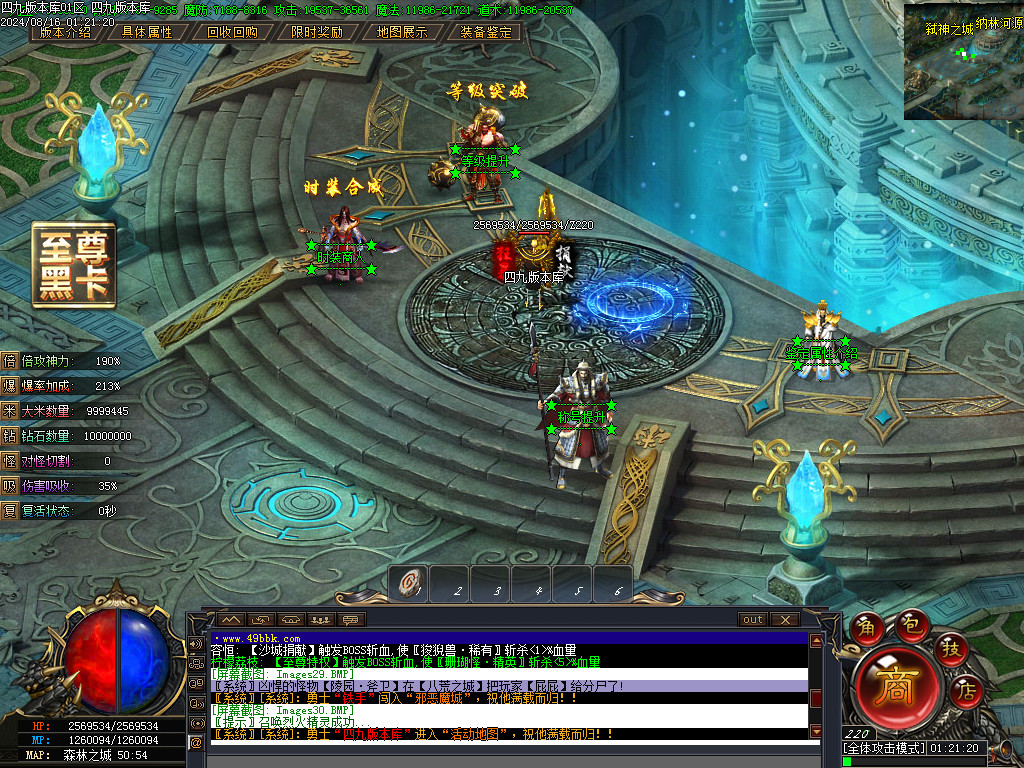Open the store with the 店 orb
1024x768 pixels.
965,689
